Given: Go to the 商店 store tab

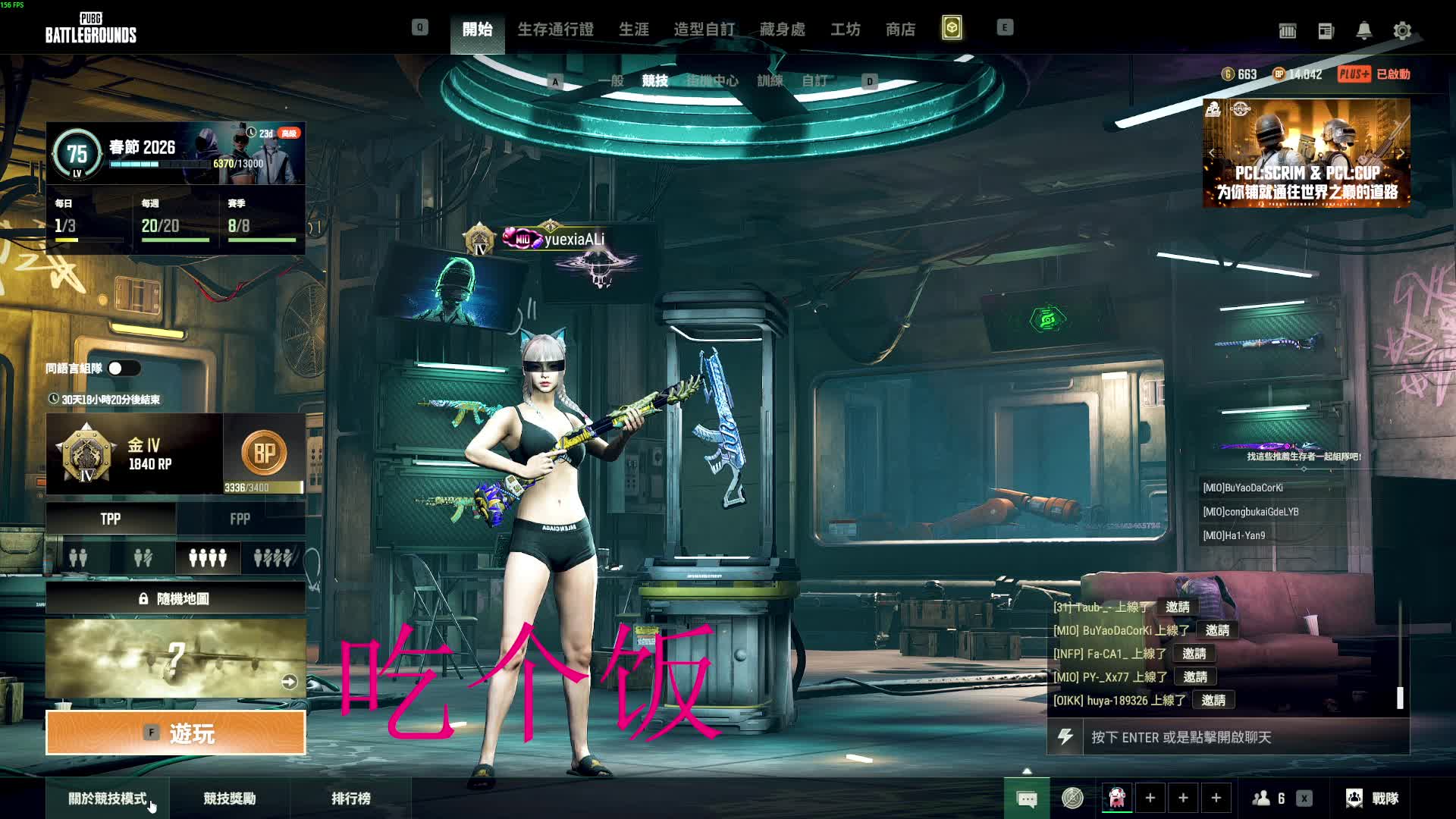Looking at the screenshot, I should (x=901, y=30).
